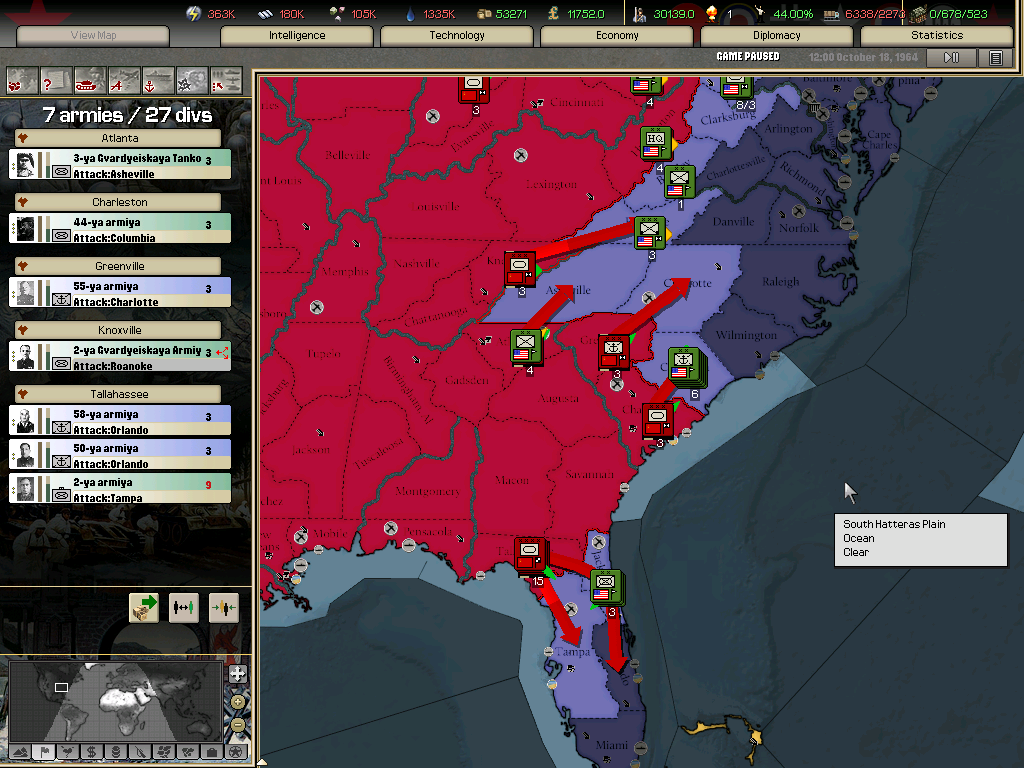Open the game menu list button
The height and width of the screenshot is (768, 1024).
point(996,58)
